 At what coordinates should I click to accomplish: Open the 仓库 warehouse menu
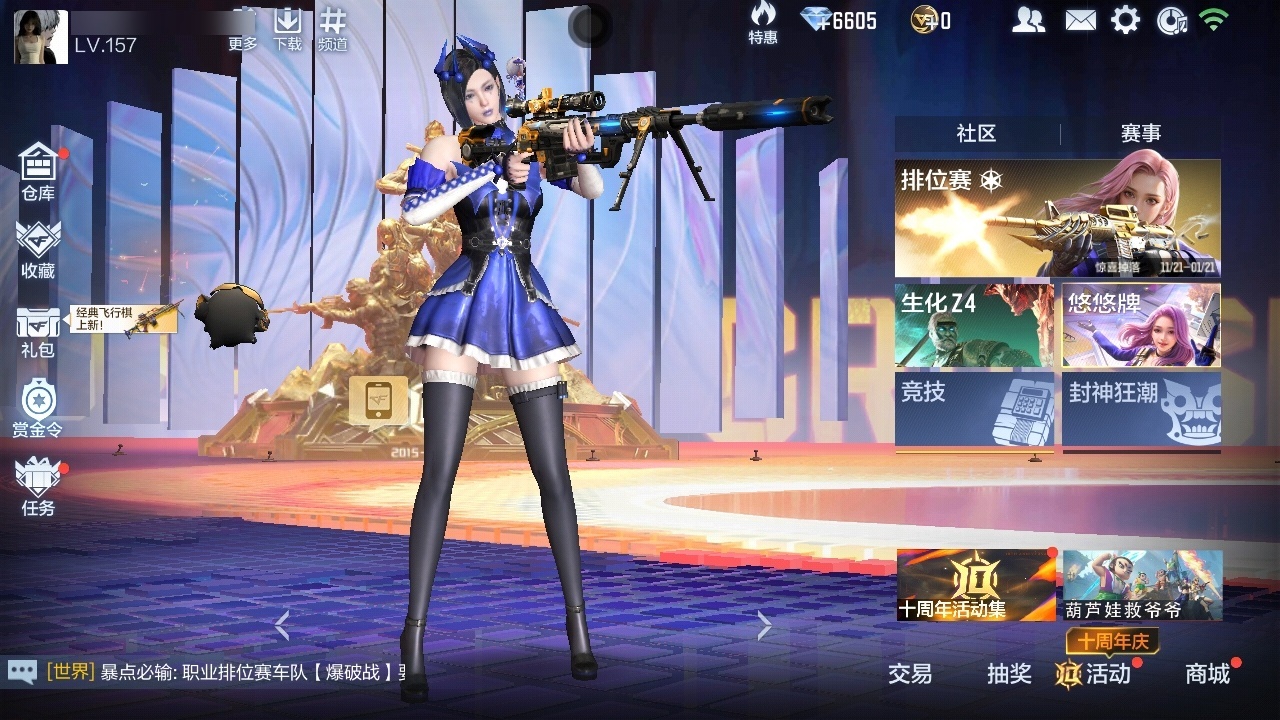click(38, 172)
